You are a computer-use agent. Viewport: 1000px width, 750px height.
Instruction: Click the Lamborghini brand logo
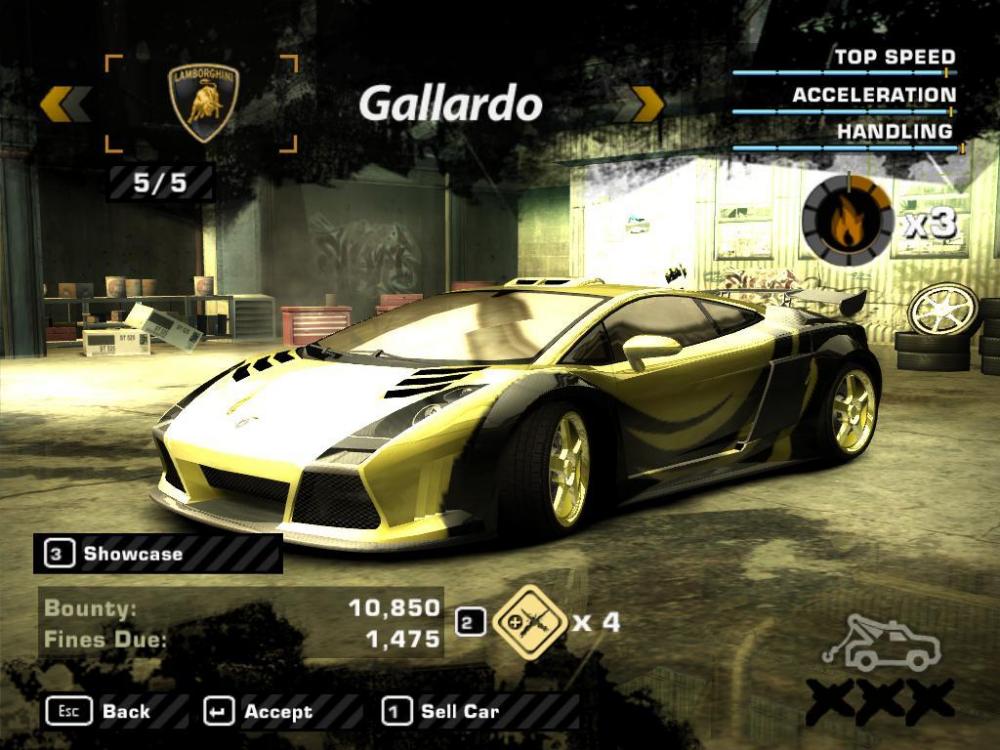(203, 102)
